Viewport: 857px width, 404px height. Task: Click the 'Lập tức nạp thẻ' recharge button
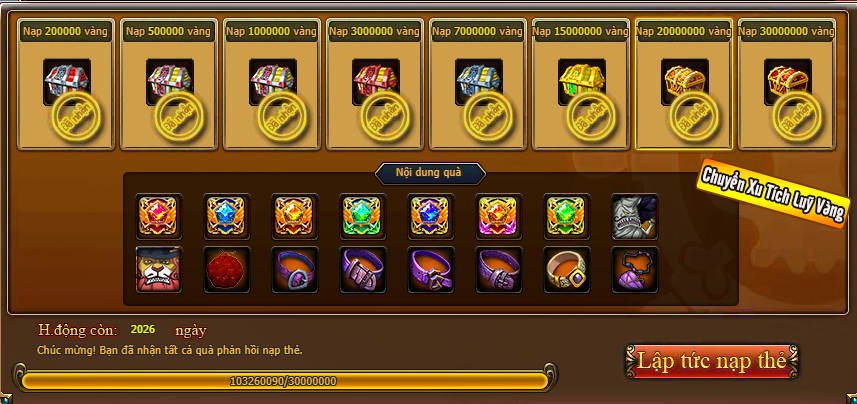(x=712, y=361)
